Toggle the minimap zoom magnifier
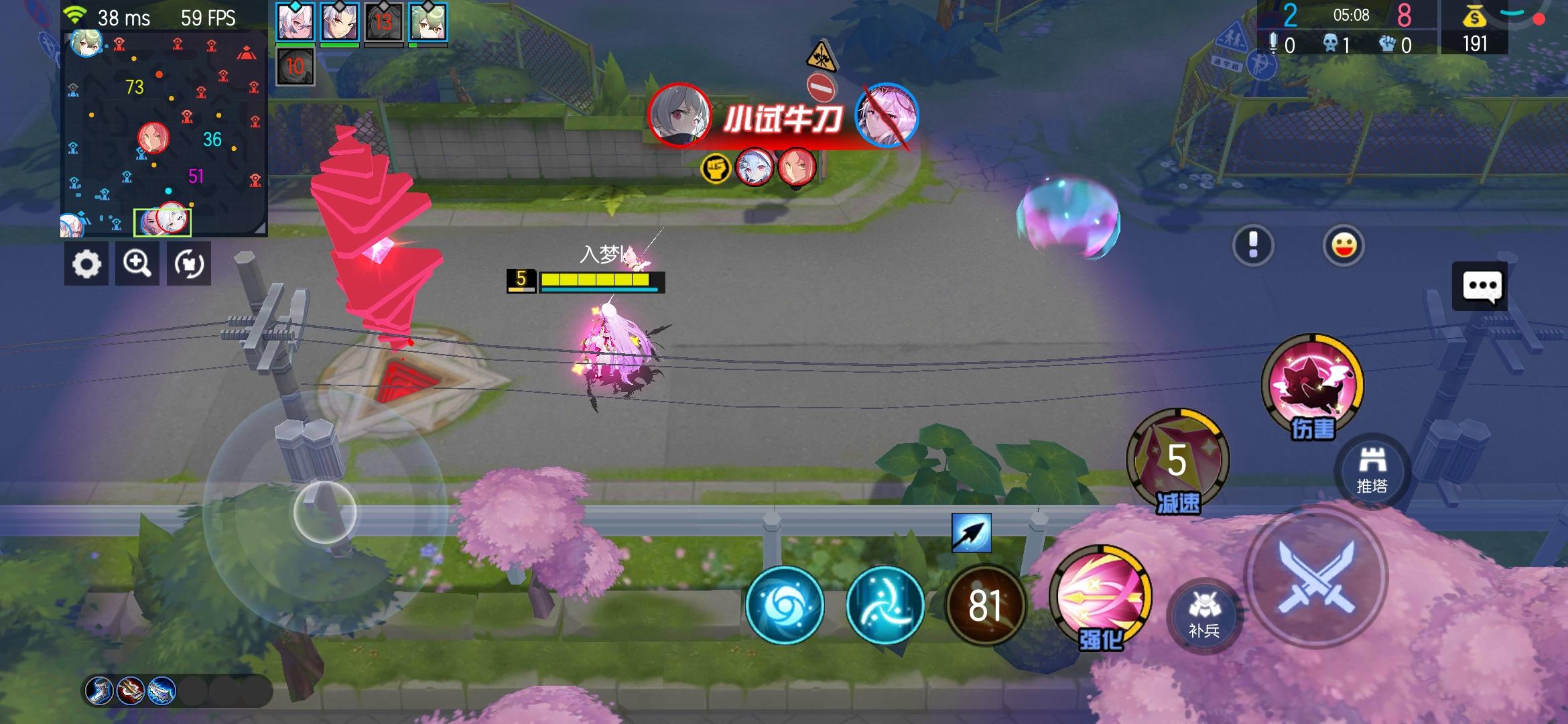 click(x=137, y=263)
